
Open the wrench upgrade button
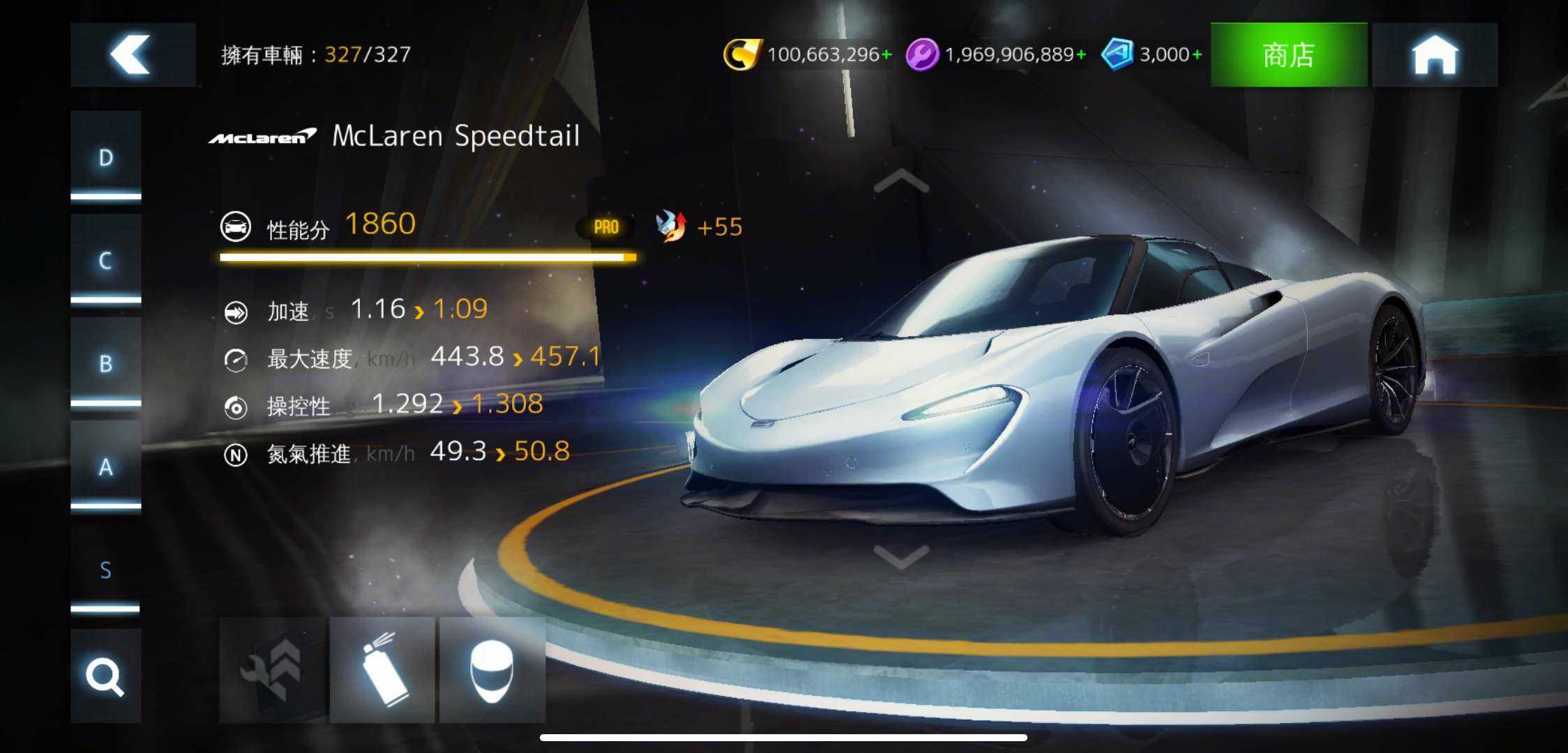point(272,669)
